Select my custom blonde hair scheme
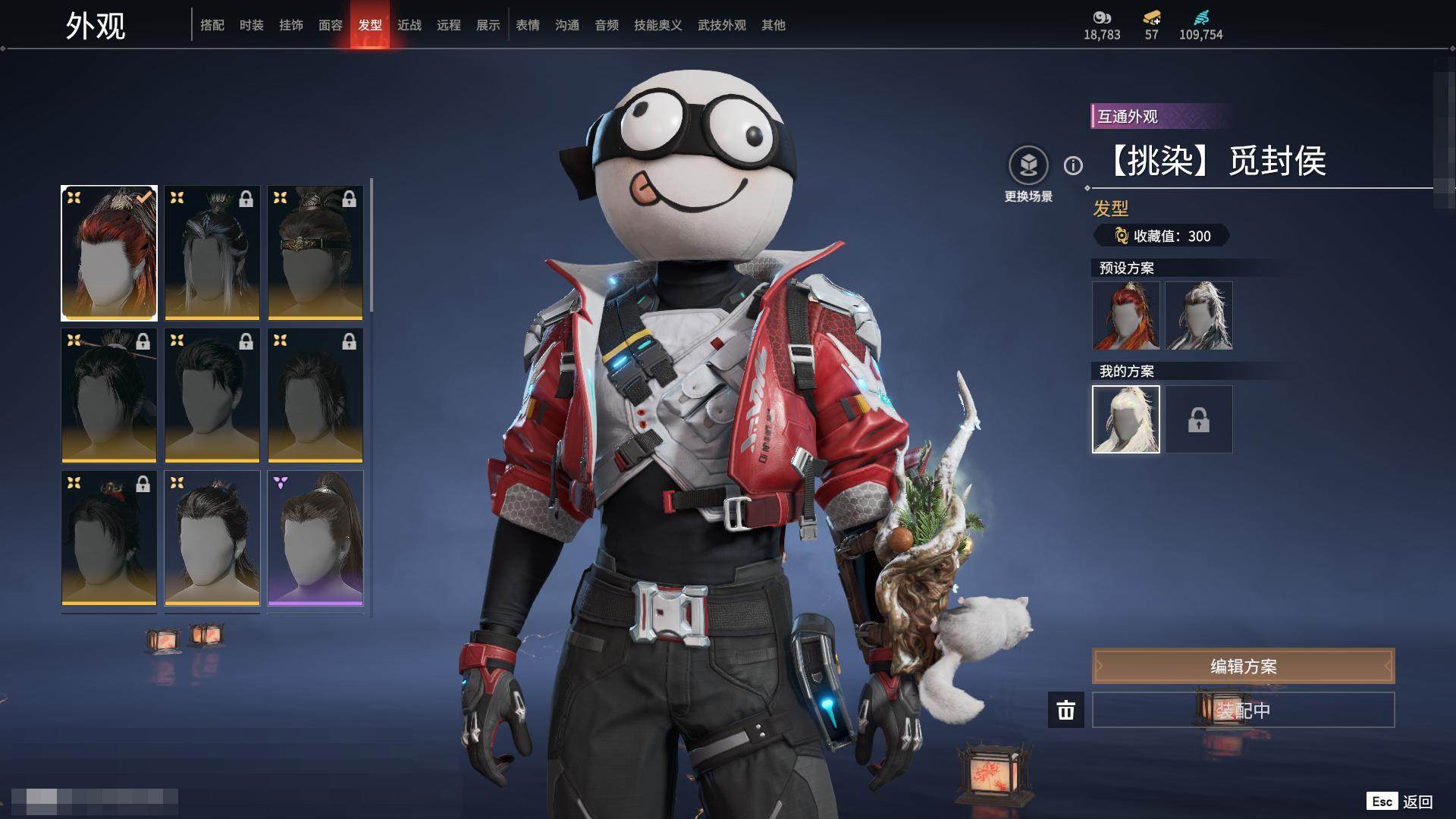 click(x=1126, y=419)
